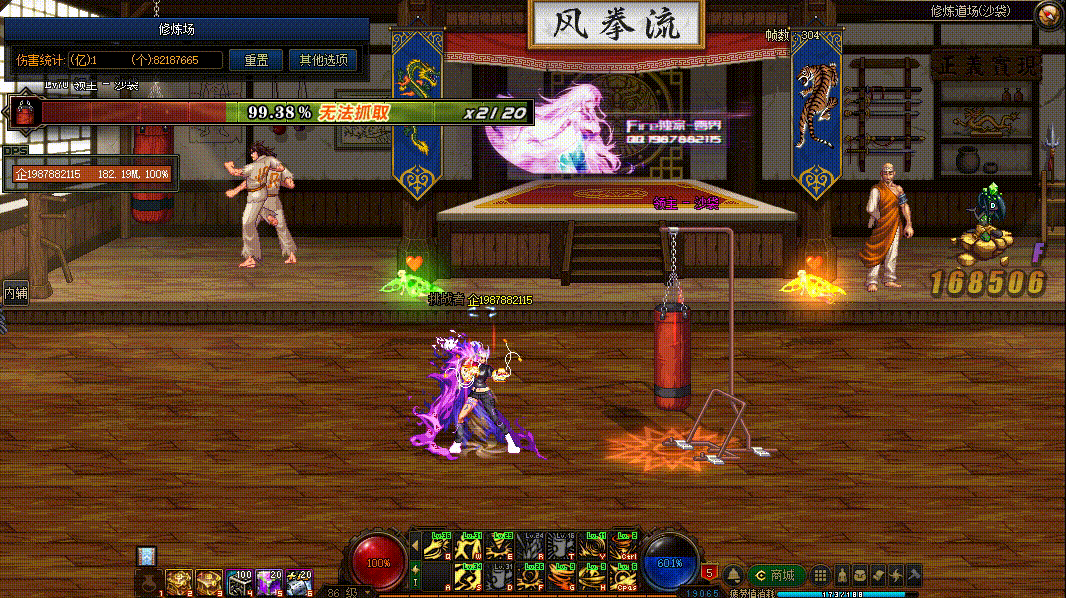Open the quest scroll icon
This screenshot has height=598, width=1066.
click(877, 575)
